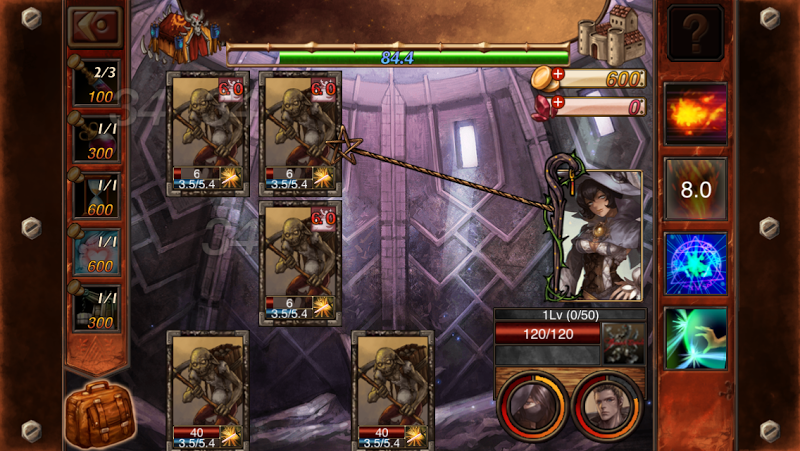Cast the blue magic circle skill
This screenshot has width=800, height=451.
click(695, 263)
